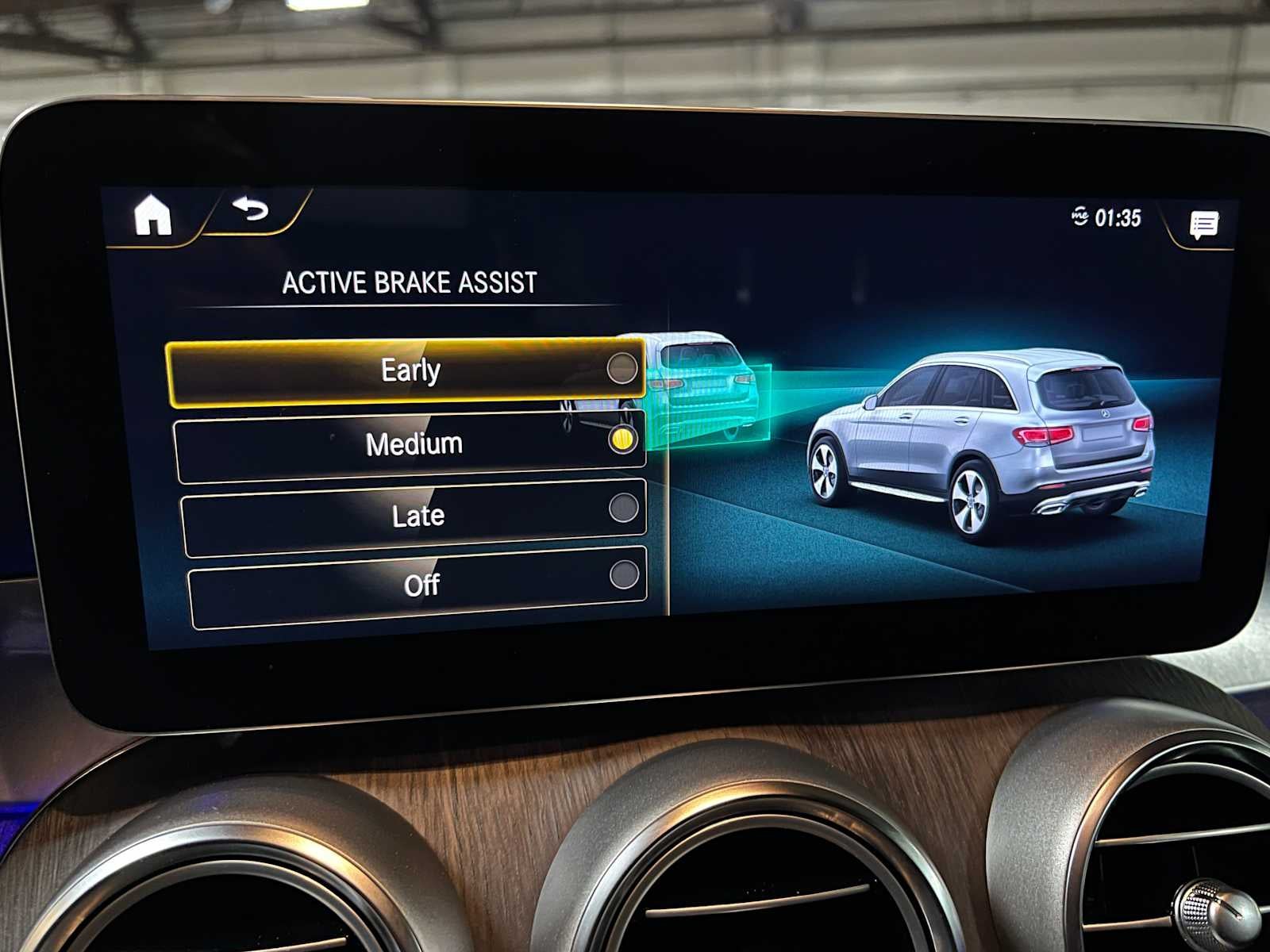Open the message bubble in the corner
The height and width of the screenshot is (952, 1270).
click(1203, 225)
